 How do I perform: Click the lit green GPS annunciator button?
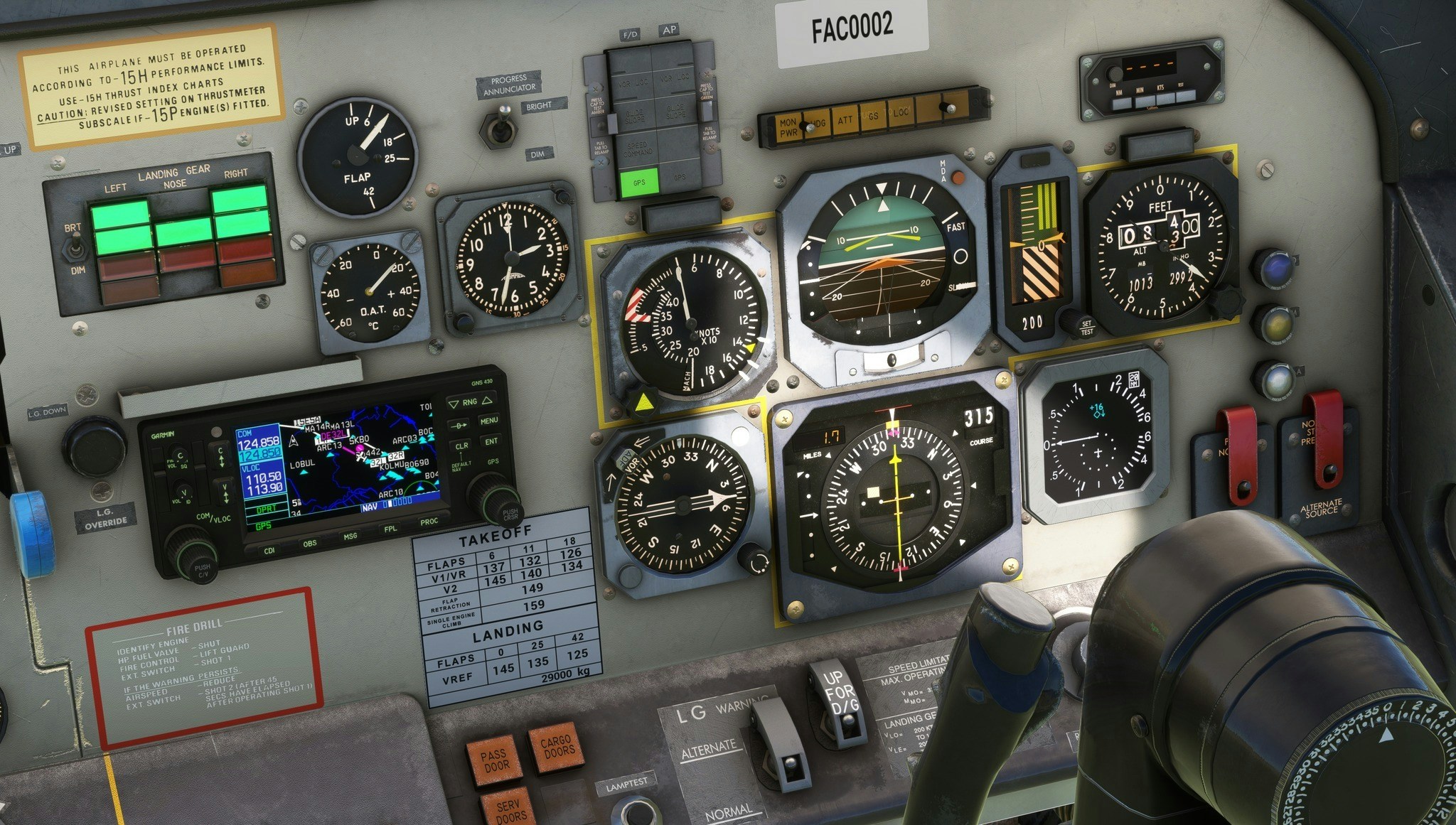click(639, 183)
